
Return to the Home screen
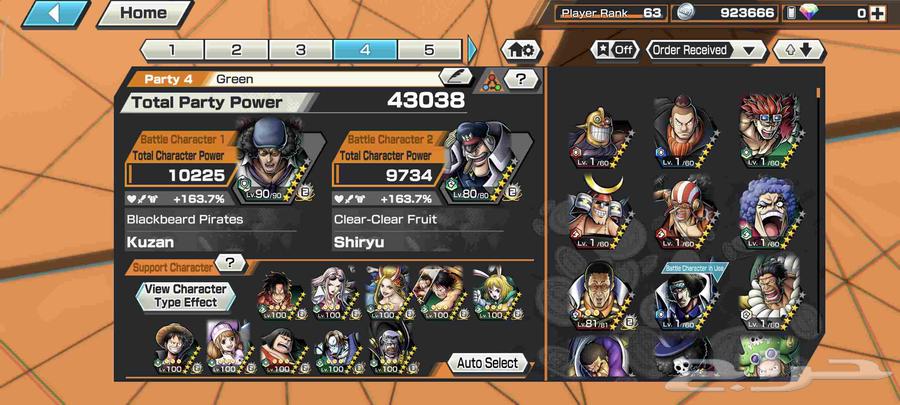point(144,14)
